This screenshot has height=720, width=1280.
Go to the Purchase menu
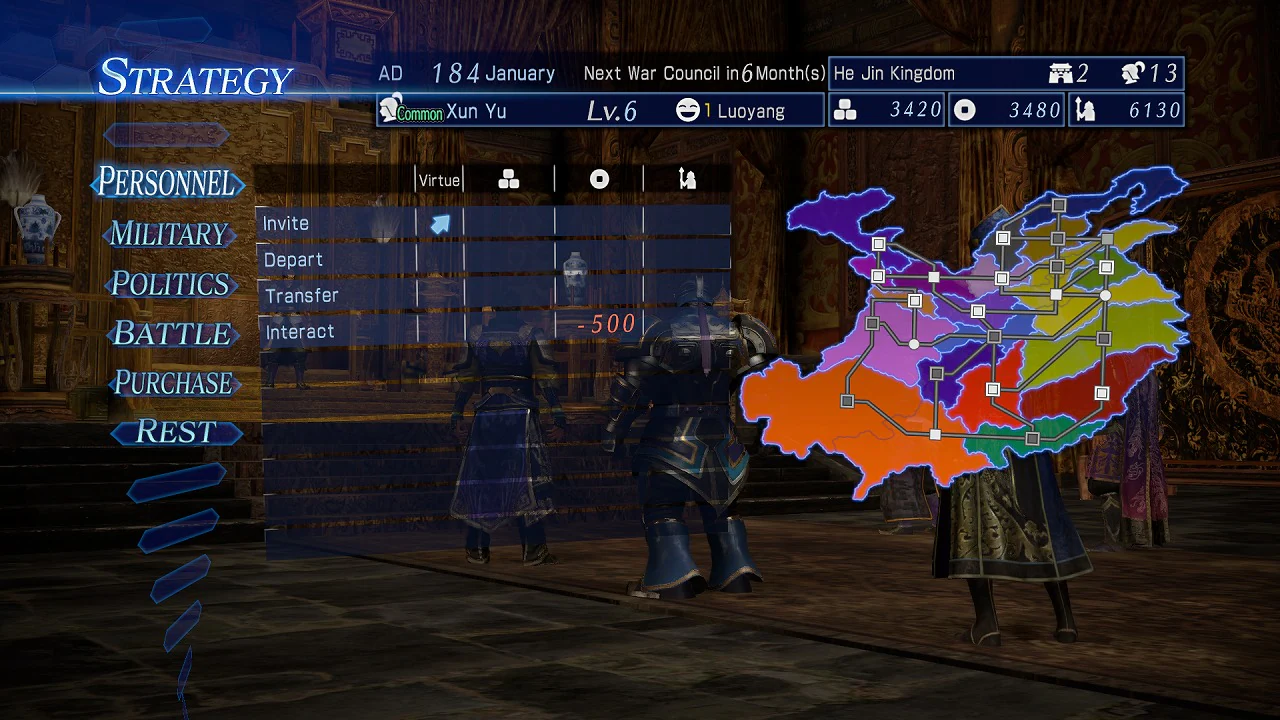click(x=173, y=383)
